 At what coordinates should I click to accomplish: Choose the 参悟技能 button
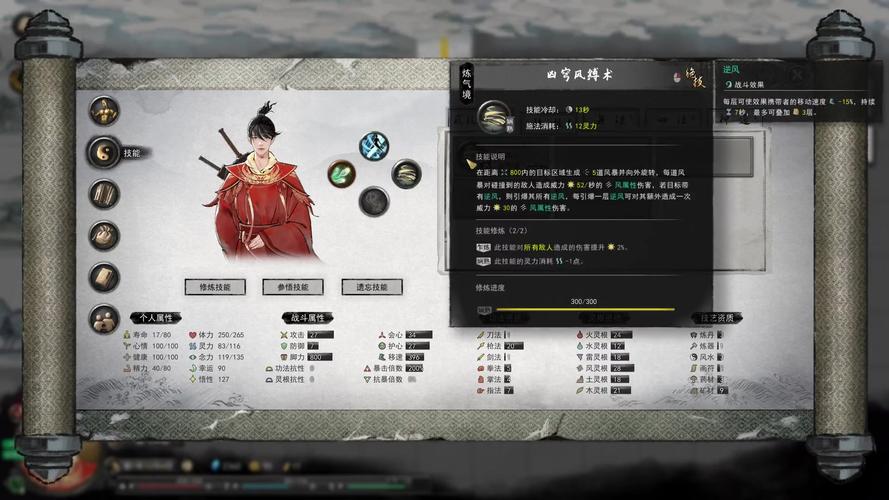pos(293,287)
